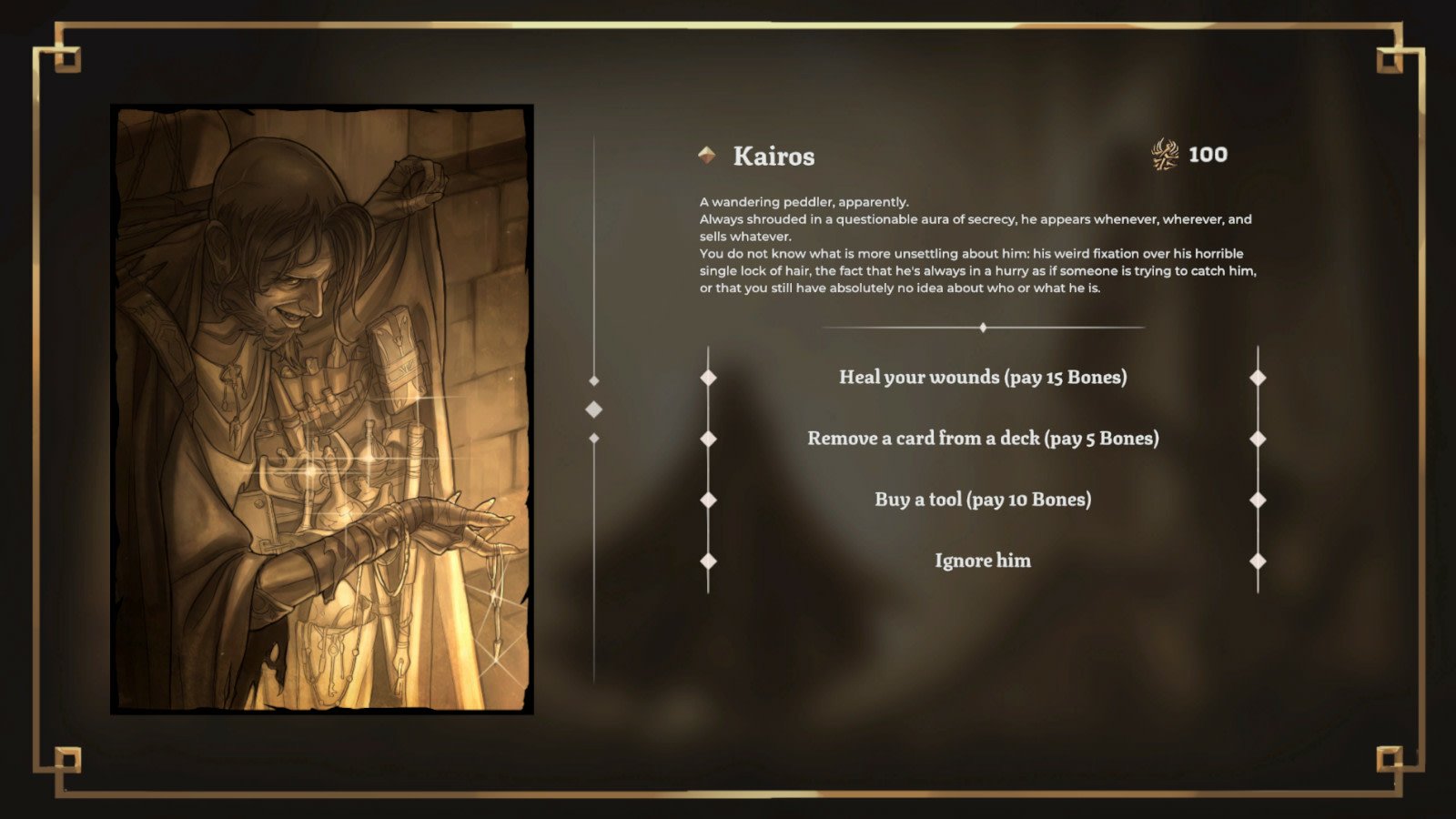Choose the Ignore him option
Image resolution: width=1456 pixels, height=819 pixels.
pyautogui.click(x=983, y=561)
